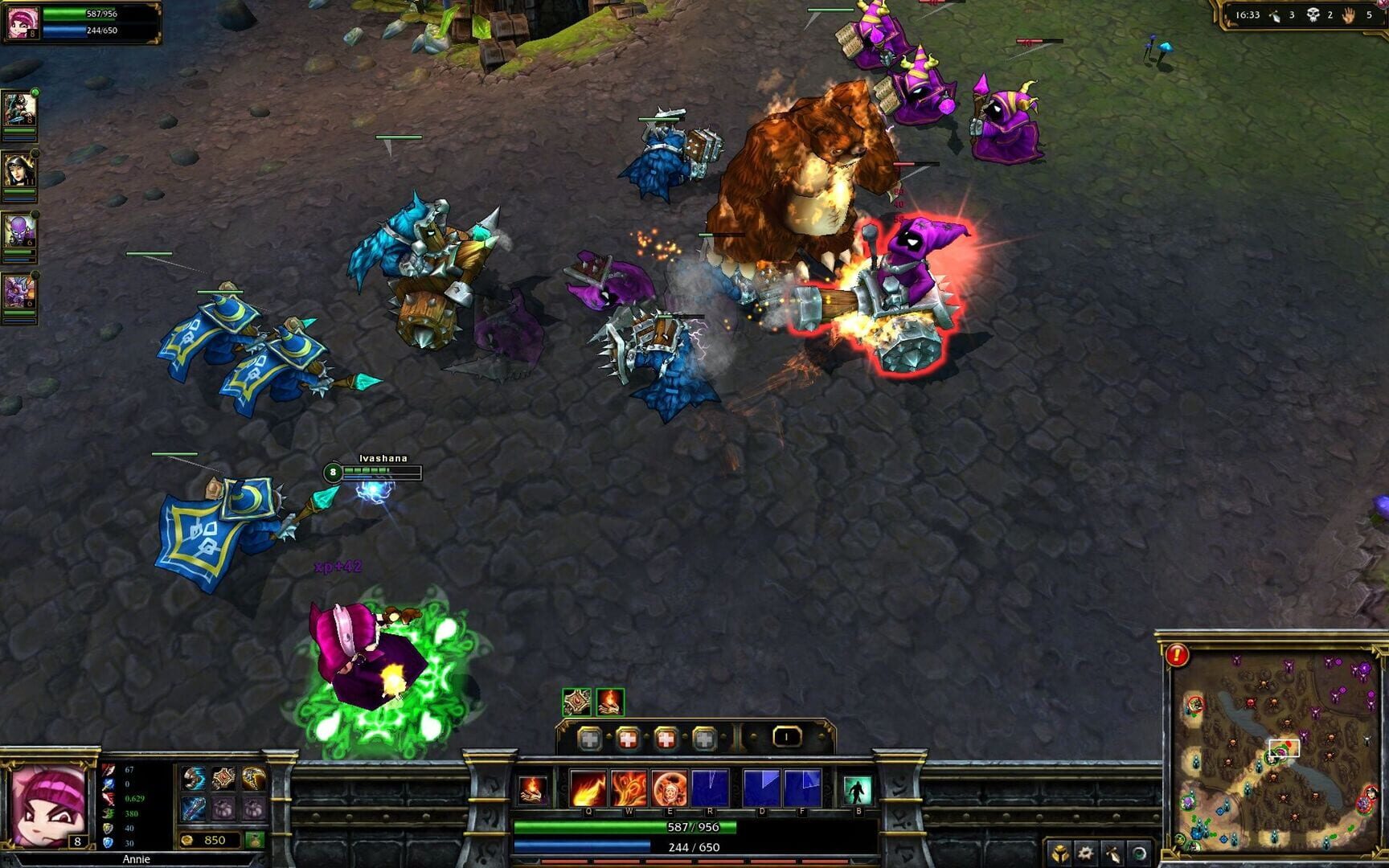Level up the ultimate with the rightmost plus button
This screenshot has width=1389, height=868.
click(705, 738)
